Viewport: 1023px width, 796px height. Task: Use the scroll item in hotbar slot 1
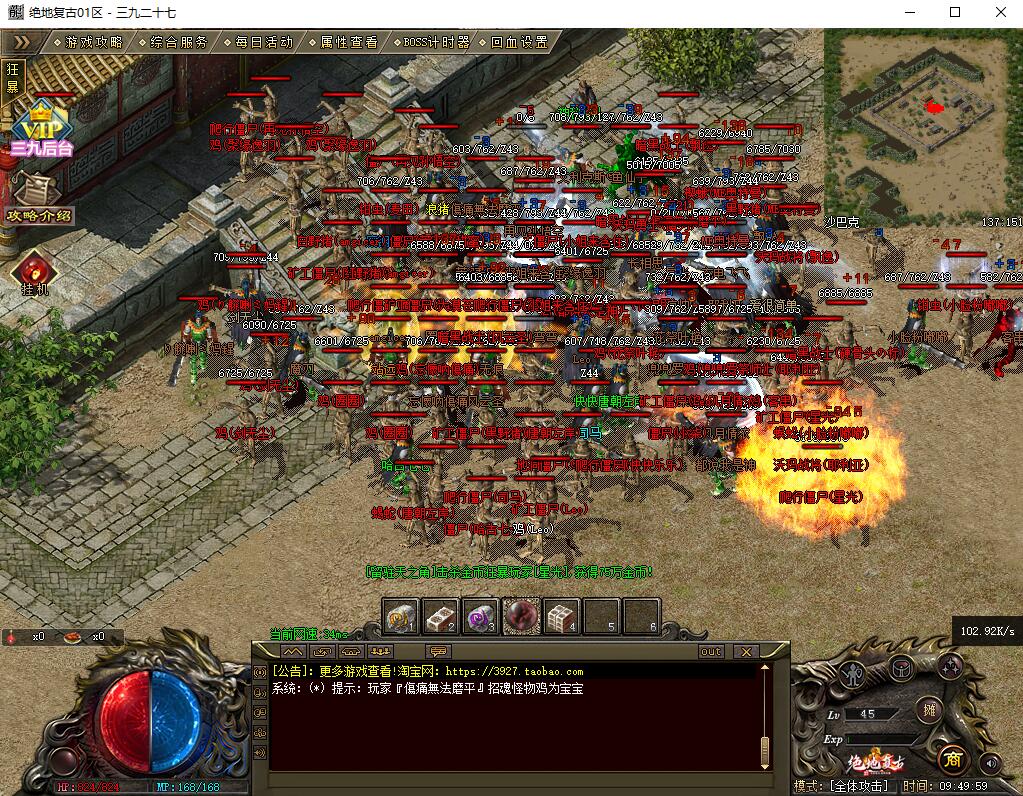tap(402, 617)
